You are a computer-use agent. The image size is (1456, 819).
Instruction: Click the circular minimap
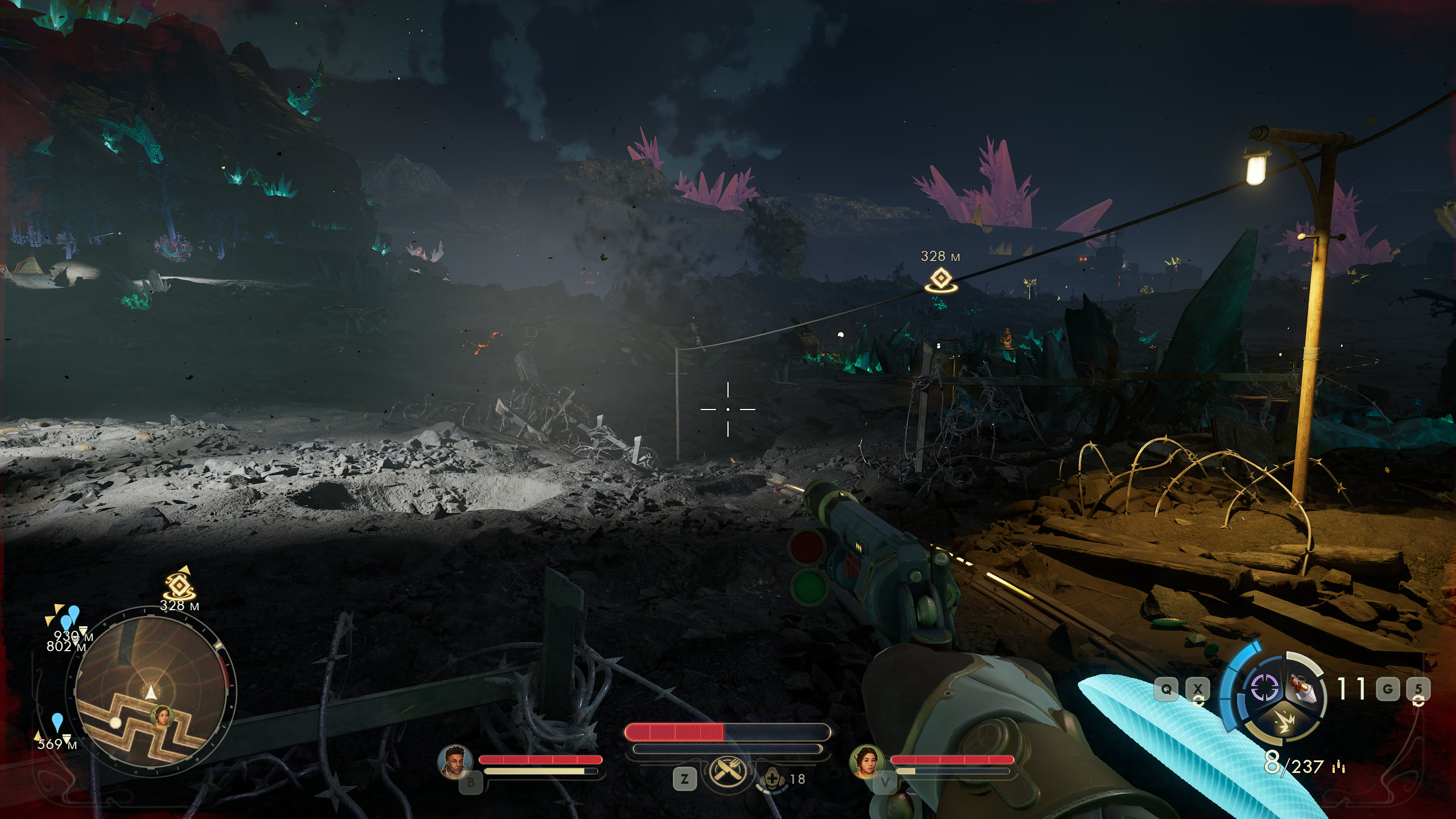point(151,690)
